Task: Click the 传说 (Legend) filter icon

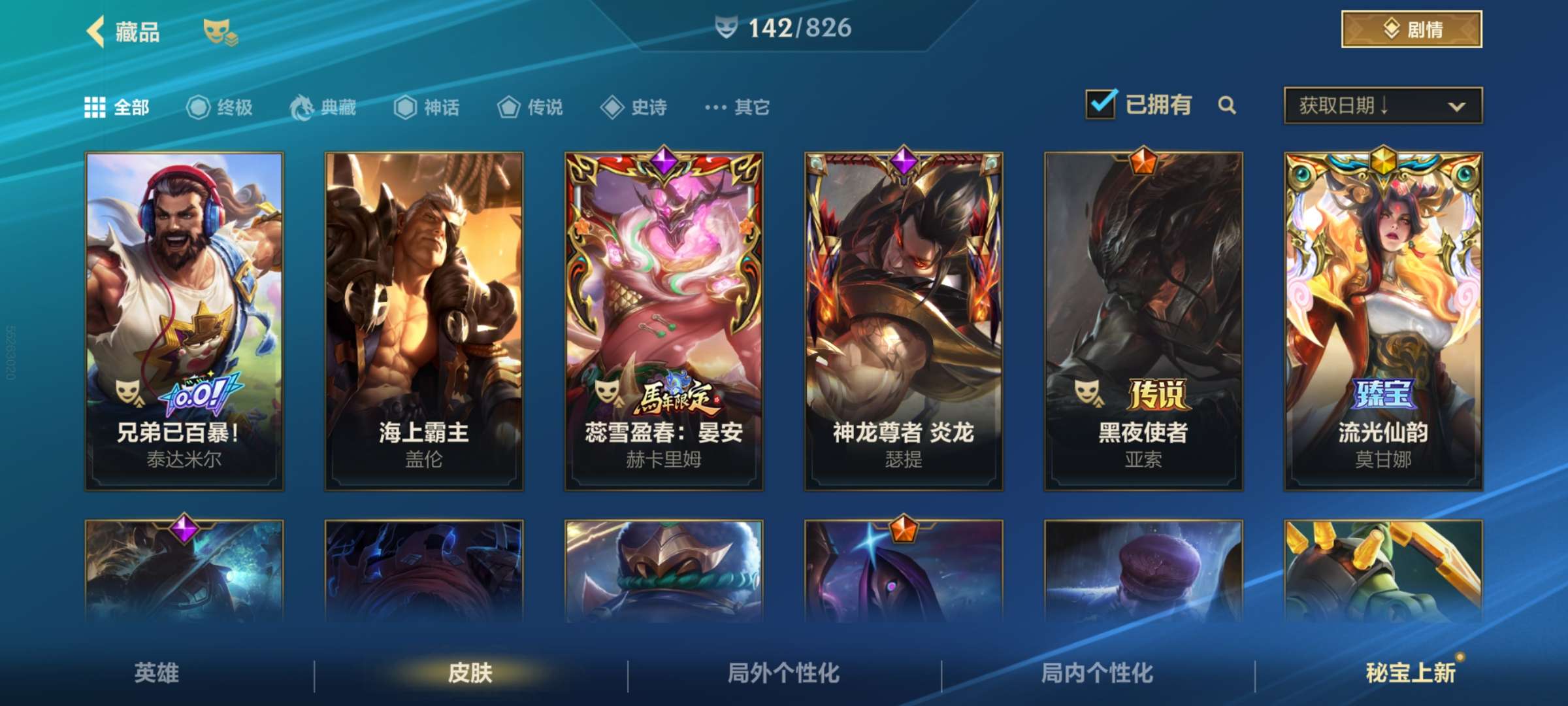Action: pyautogui.click(x=509, y=108)
